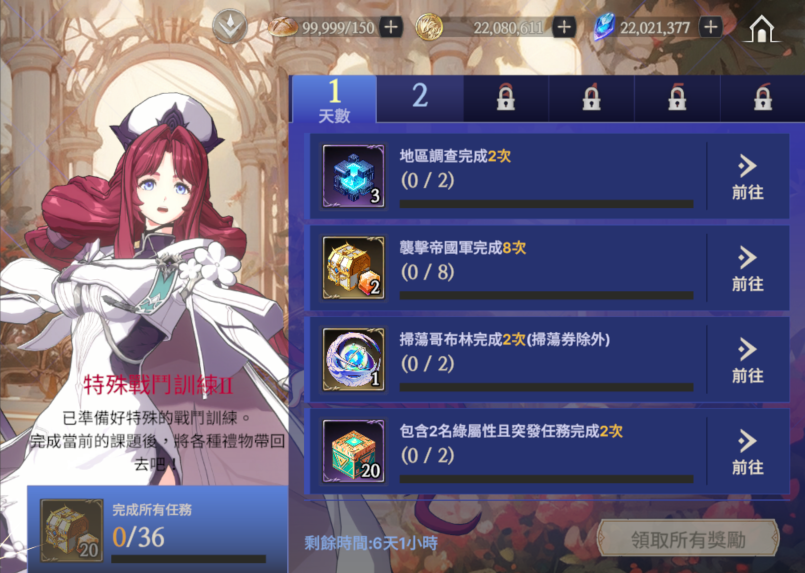Screen dimensions: 805x573
Task: Claim all rewards with 領取所有獎勵
Action: (x=688, y=540)
